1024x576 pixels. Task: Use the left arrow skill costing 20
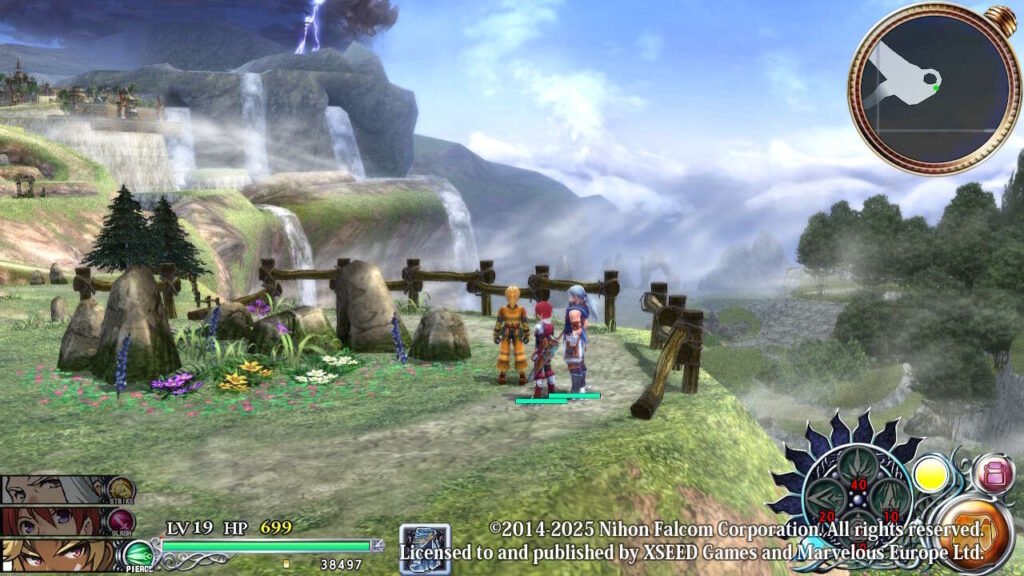pos(828,497)
